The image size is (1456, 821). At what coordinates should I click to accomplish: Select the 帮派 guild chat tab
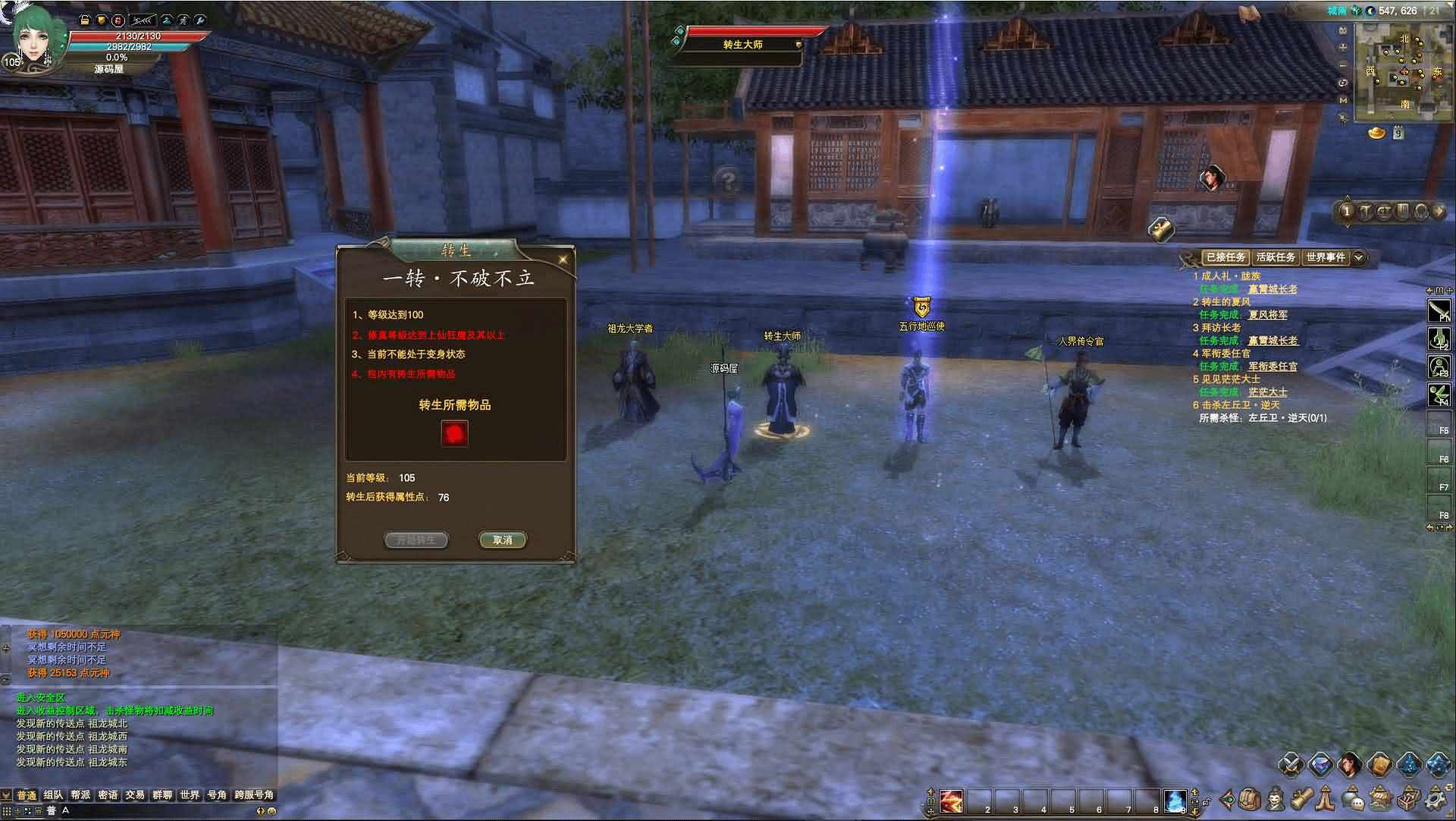pos(80,795)
